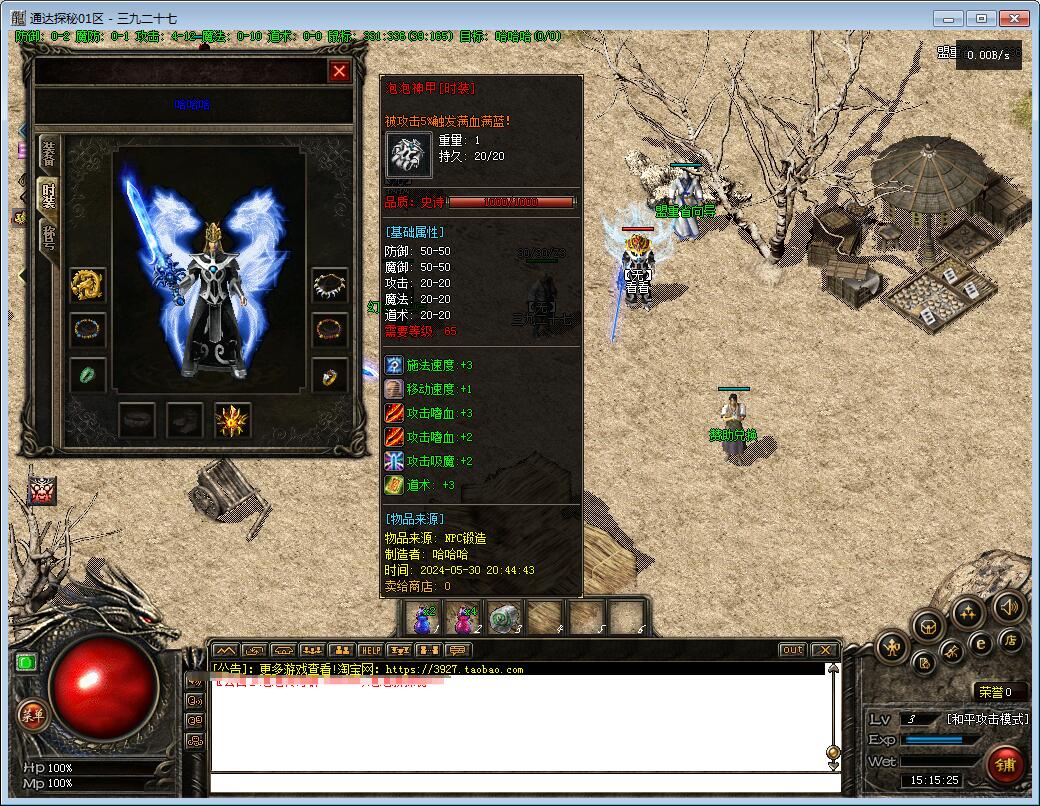Select the spiked white necklace slot
1040x806 pixels.
click(330, 285)
